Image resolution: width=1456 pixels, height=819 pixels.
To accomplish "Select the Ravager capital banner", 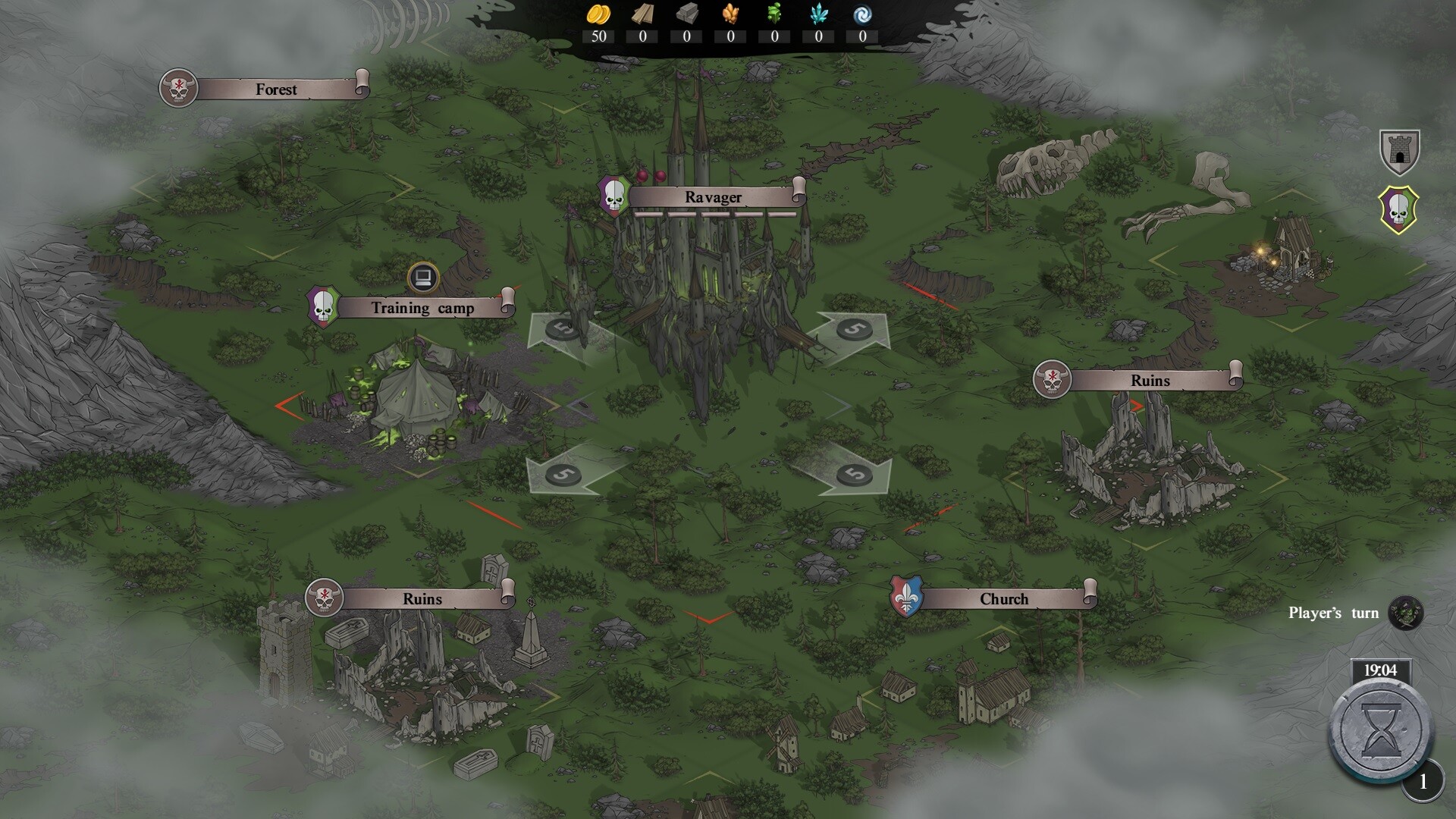I will [713, 197].
